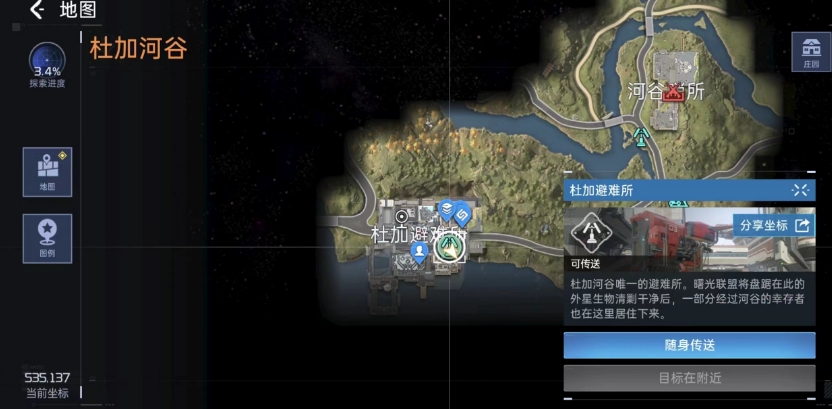The width and height of the screenshot is (832, 409).
Task: Click the 目标在附近 button
Action: tap(689, 378)
